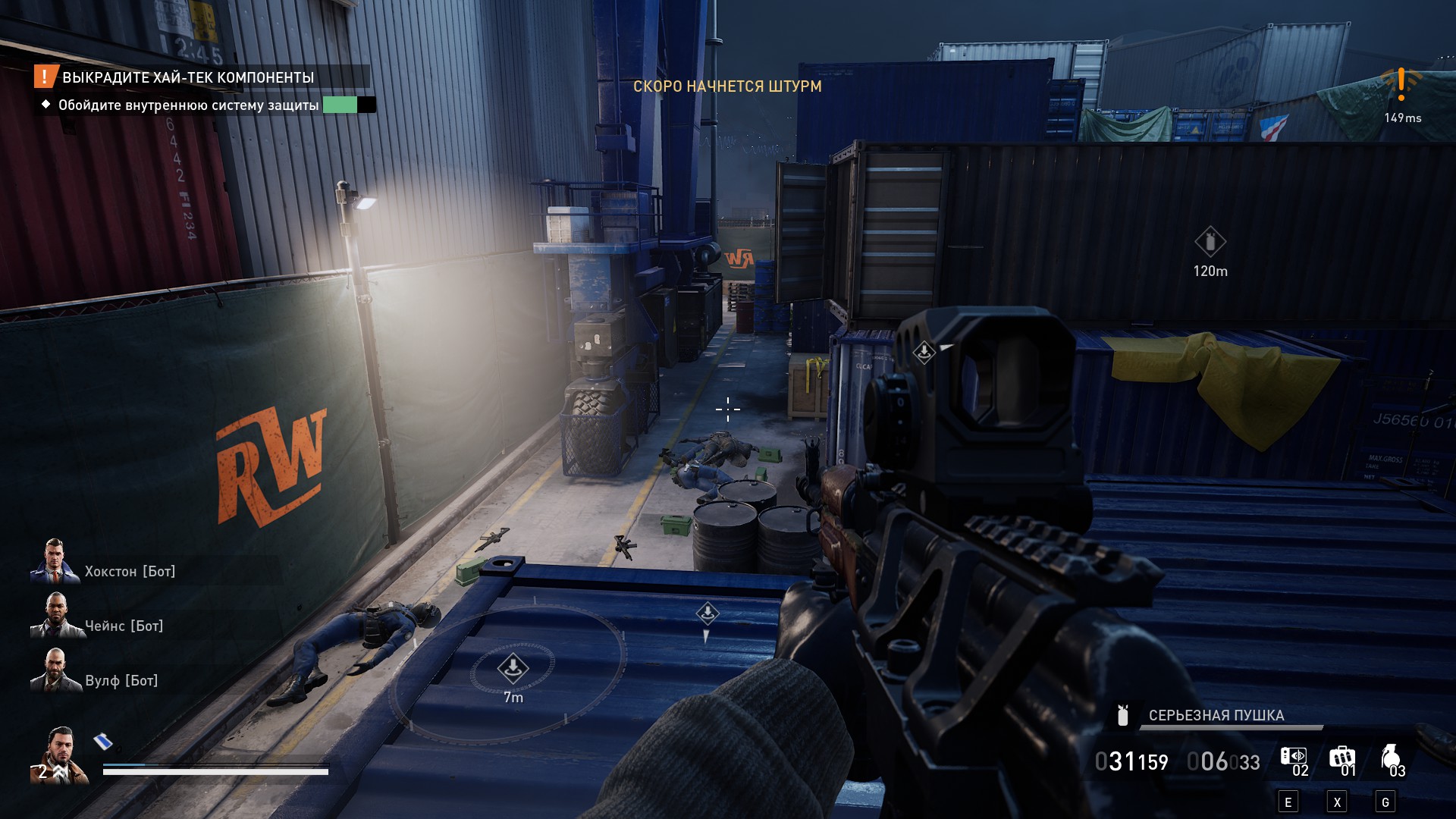
Task: Select teammate Вулф bot portrait
Action: click(x=55, y=672)
